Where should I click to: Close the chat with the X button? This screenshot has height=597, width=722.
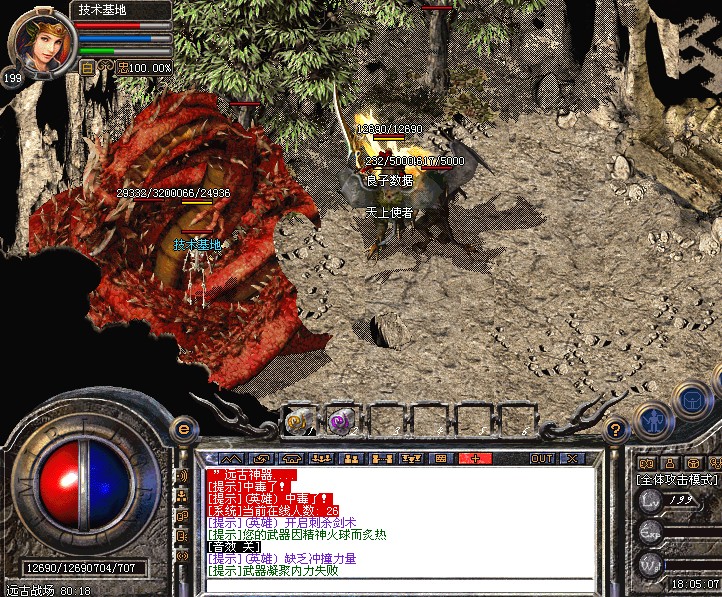tap(571, 458)
